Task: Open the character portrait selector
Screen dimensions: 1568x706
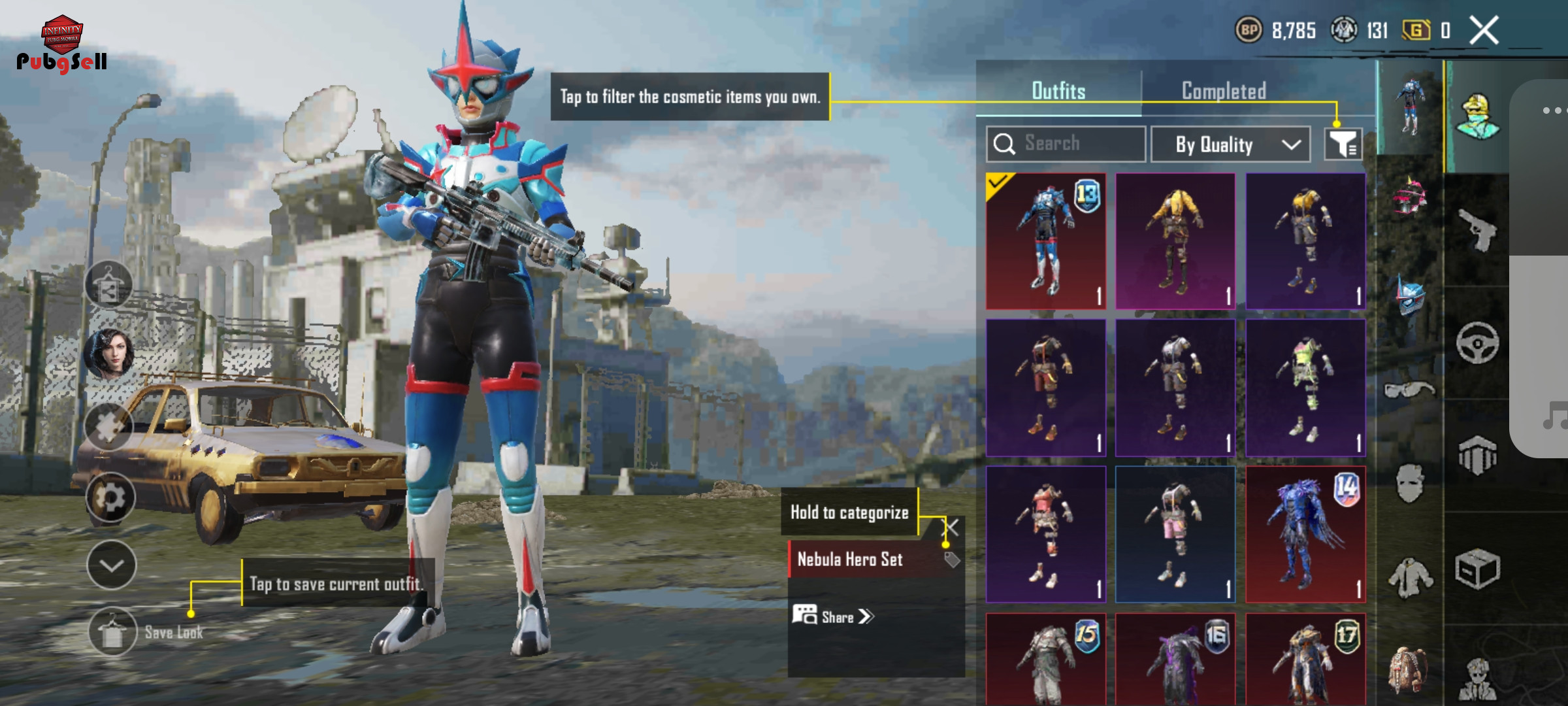Action: pos(109,354)
